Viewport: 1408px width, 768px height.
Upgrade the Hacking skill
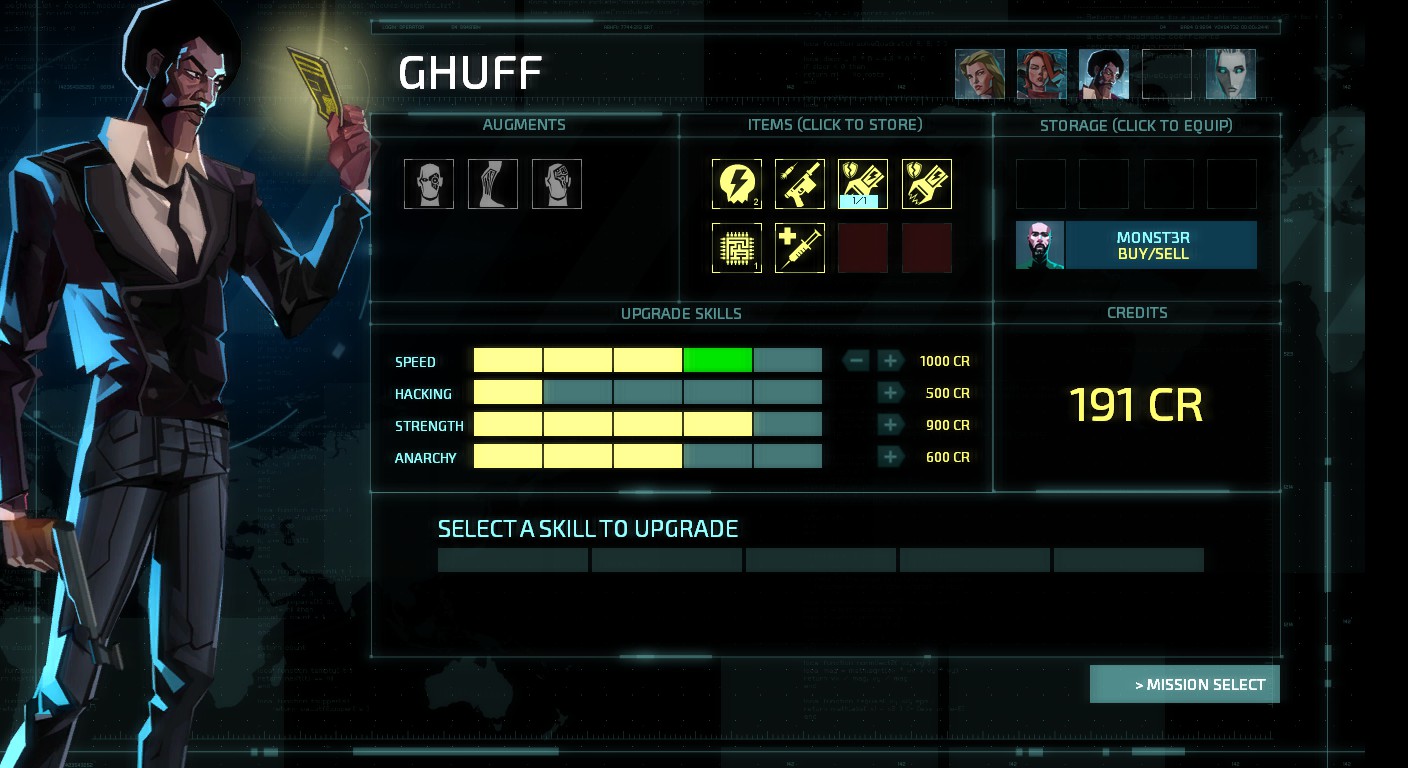[890, 393]
